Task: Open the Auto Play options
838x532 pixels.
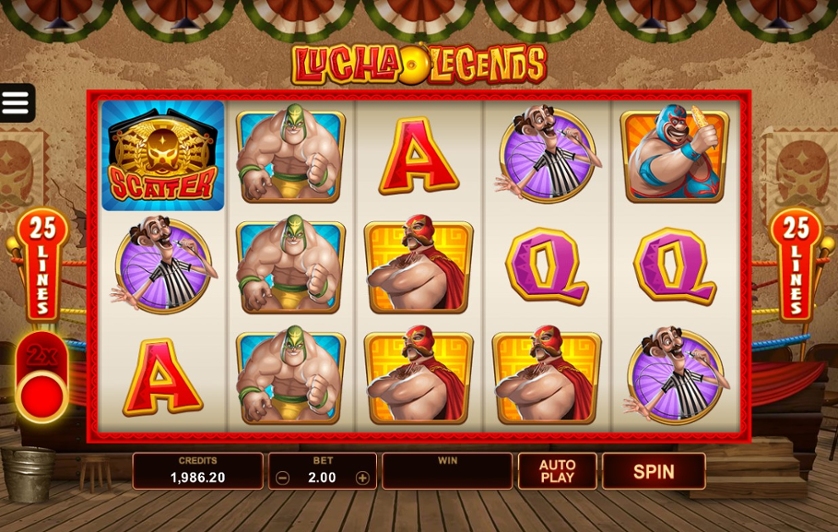Action: 557,471
